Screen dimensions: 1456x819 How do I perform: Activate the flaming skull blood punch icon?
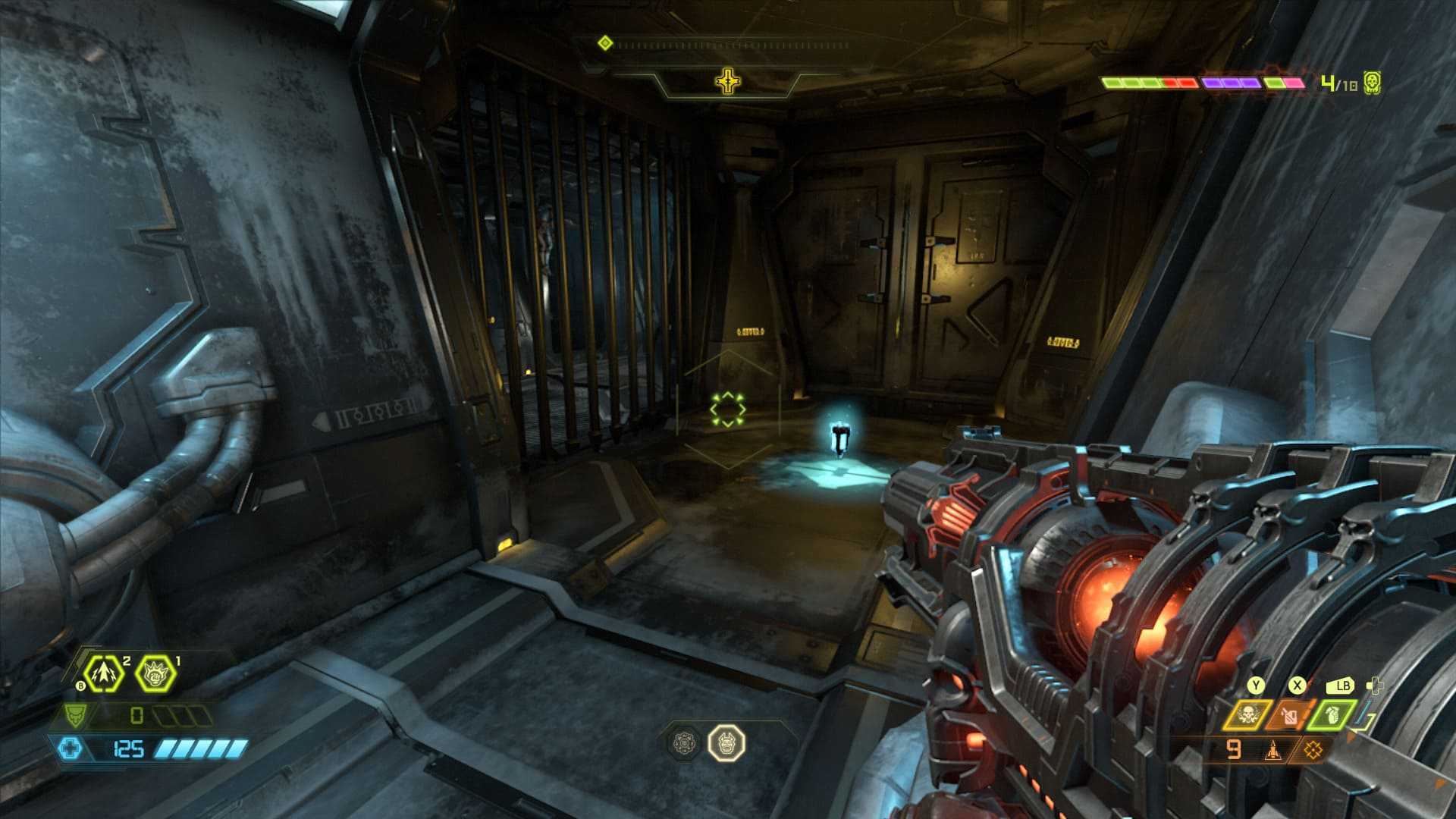point(155,673)
